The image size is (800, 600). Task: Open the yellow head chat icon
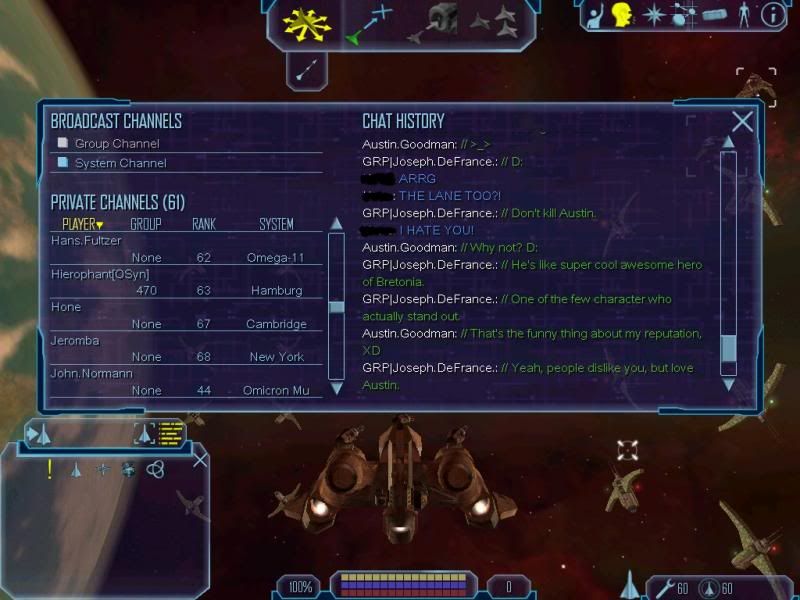(x=622, y=15)
